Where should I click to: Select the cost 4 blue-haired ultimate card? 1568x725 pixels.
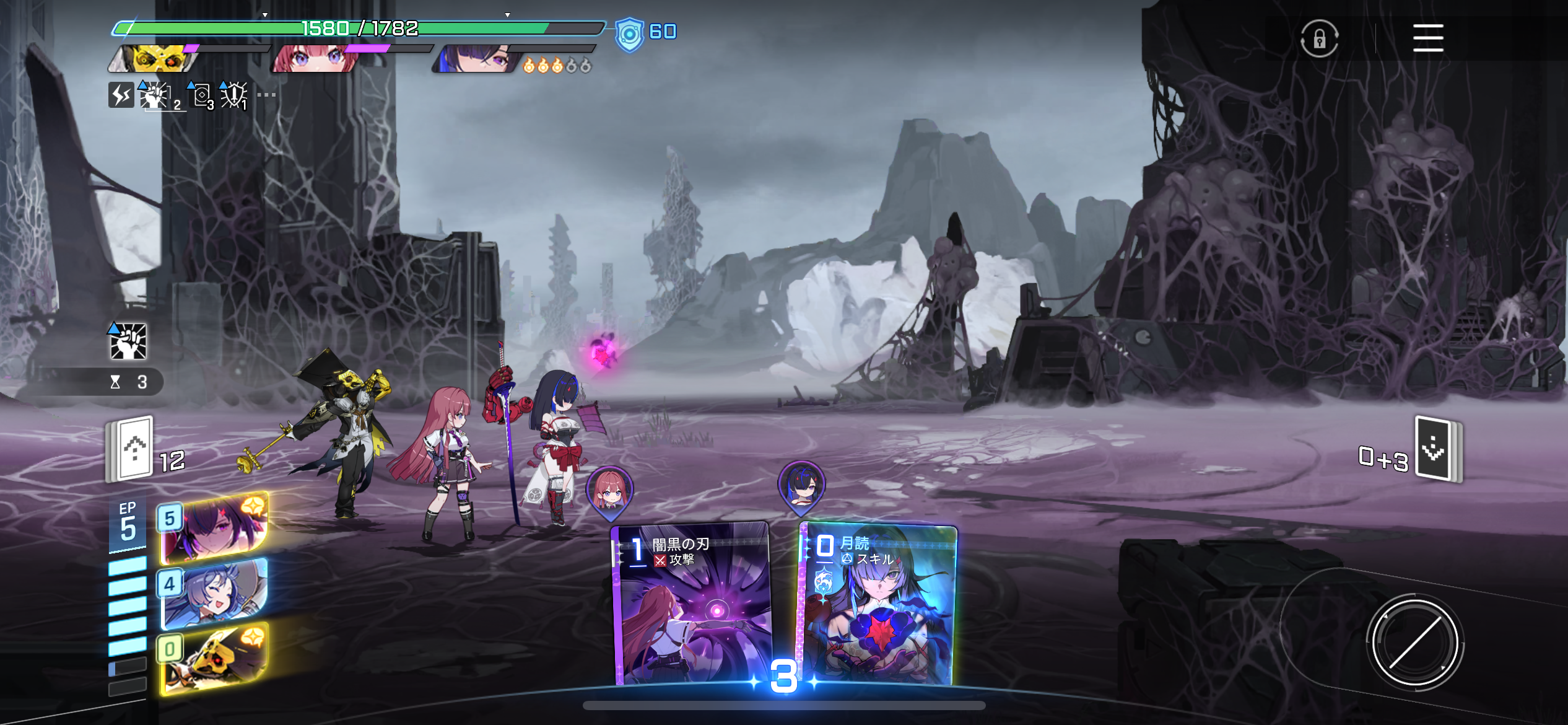tap(214, 594)
